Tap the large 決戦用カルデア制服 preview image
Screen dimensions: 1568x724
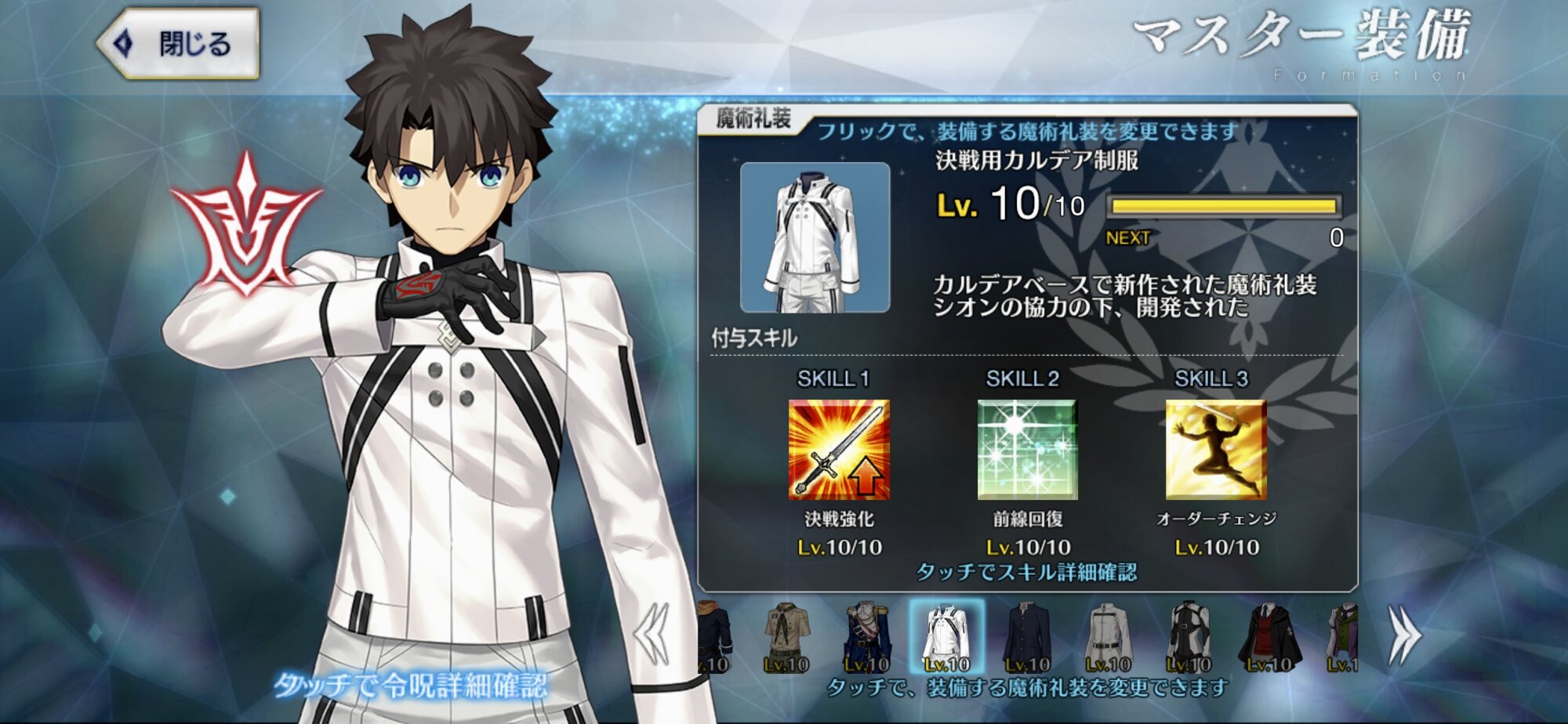pos(815,237)
